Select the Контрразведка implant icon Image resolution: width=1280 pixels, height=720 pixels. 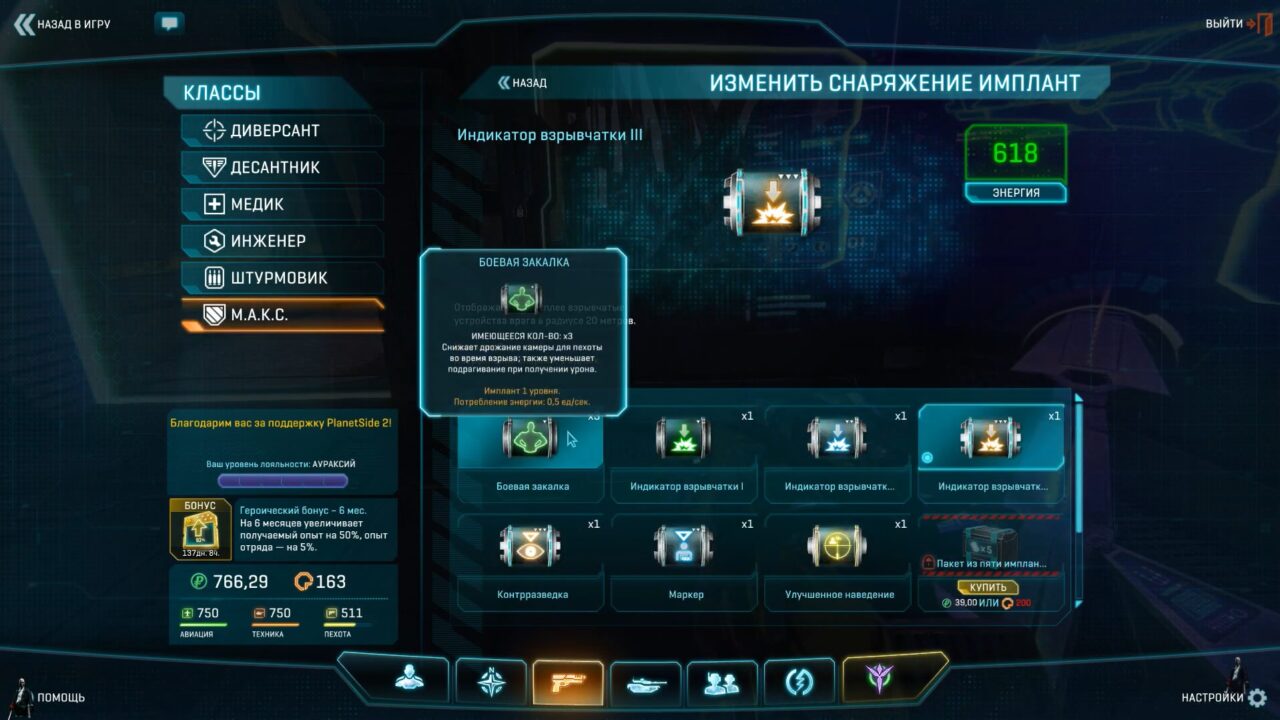point(529,545)
